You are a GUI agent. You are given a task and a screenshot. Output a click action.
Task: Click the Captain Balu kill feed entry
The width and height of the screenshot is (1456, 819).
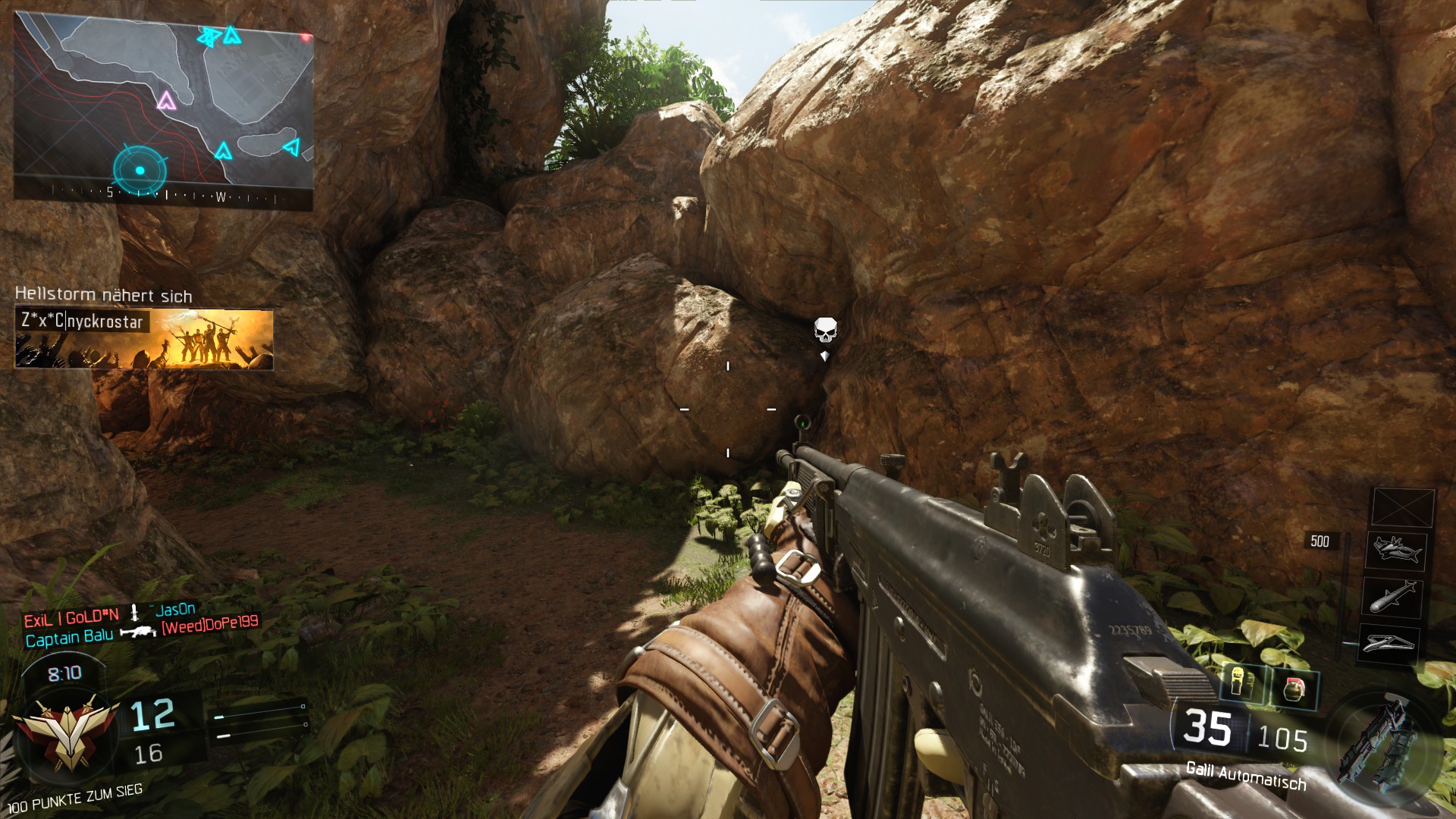point(69,638)
